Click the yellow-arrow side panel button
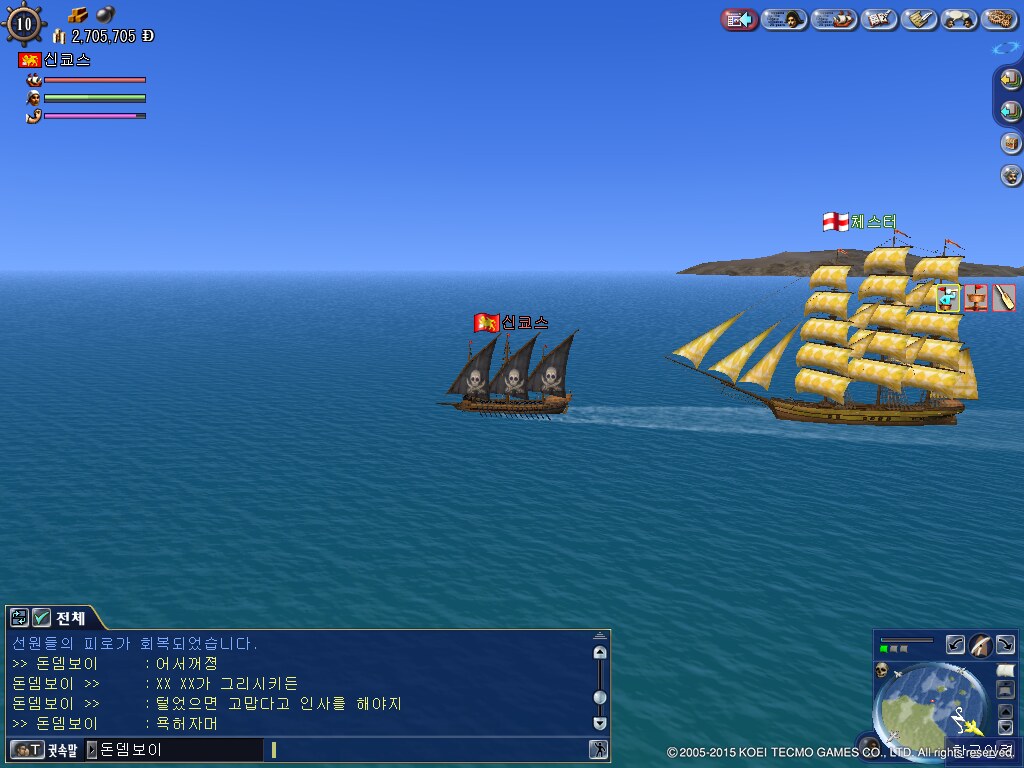 [x=1011, y=81]
